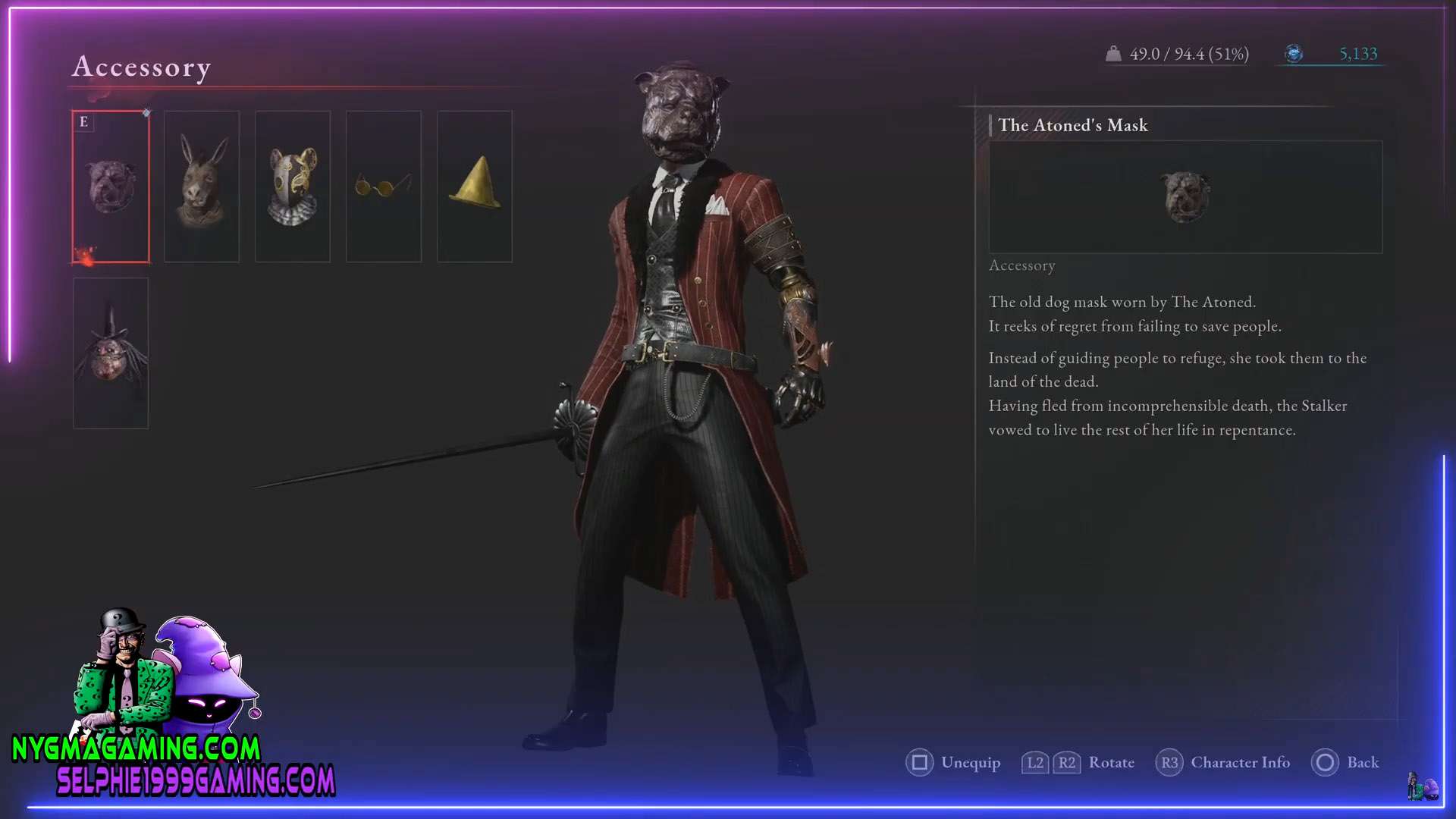Viewport: 1456px width, 819px height.
Task: Rotate the character preview model
Action: [1078, 762]
